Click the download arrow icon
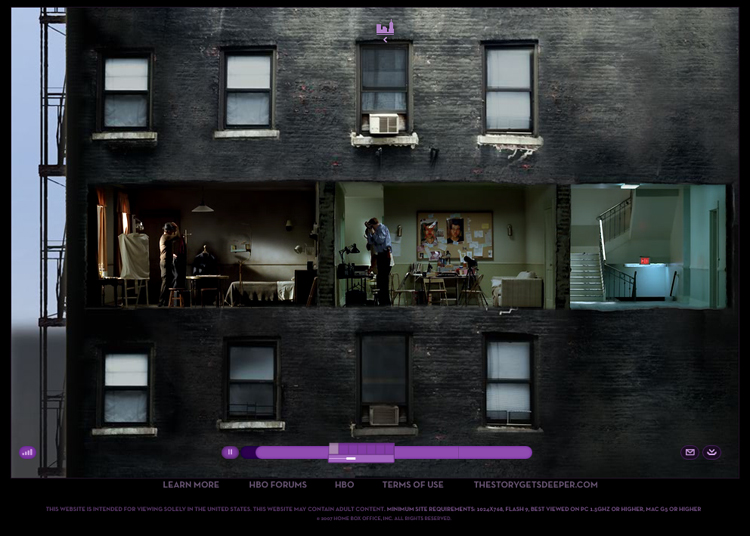This screenshot has height=536, width=750. tap(712, 452)
